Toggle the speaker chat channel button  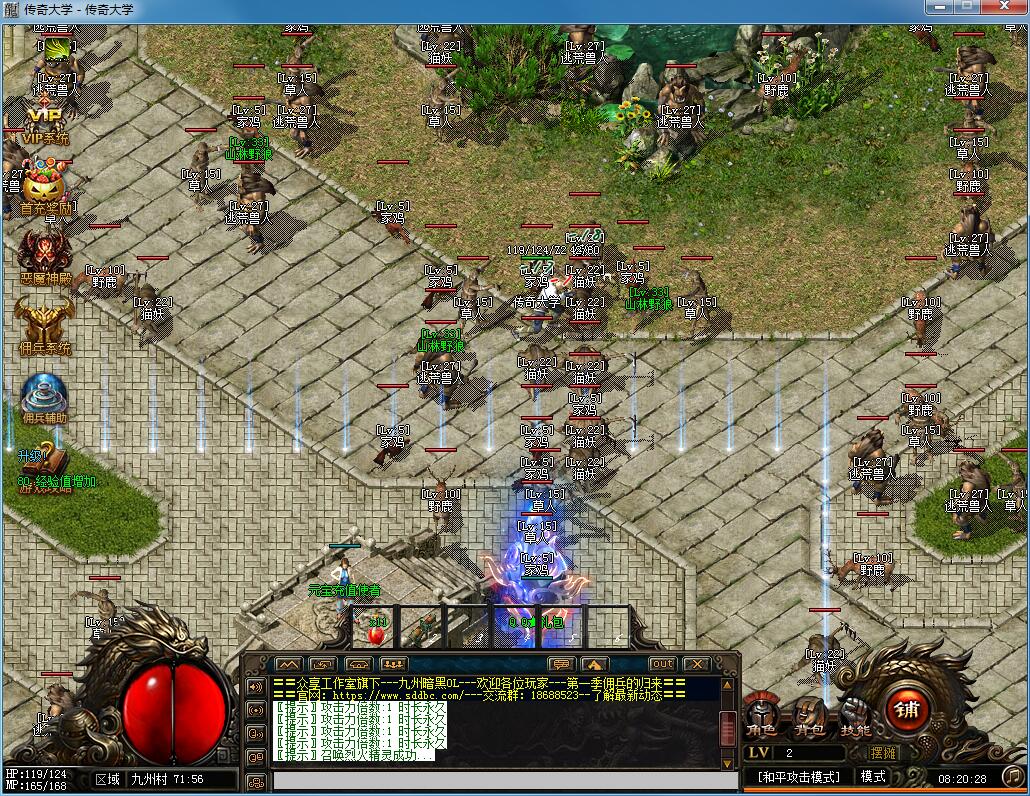256,687
